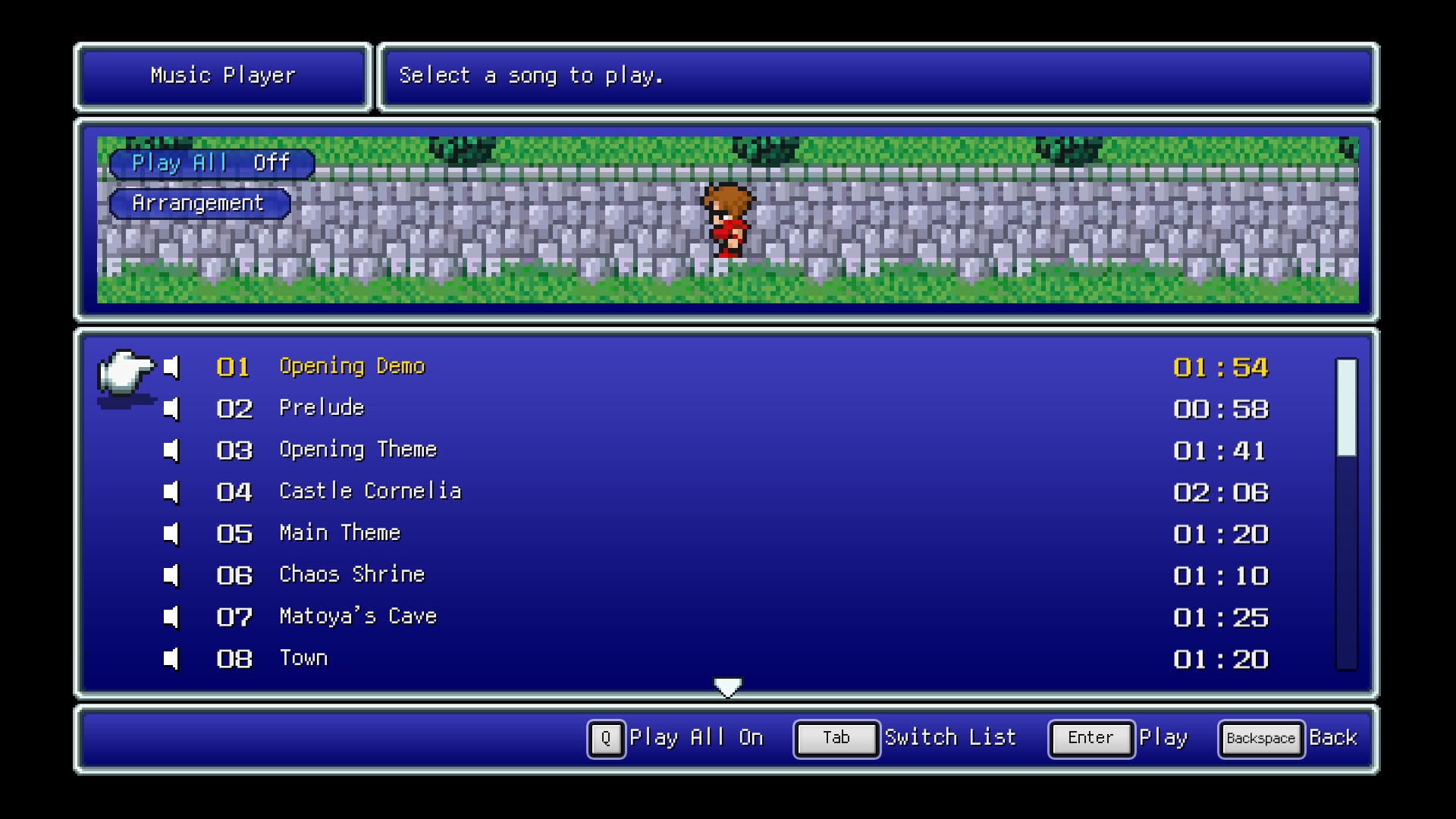The image size is (1456, 819).
Task: Click the Play command in bottom bar
Action: (1119, 739)
